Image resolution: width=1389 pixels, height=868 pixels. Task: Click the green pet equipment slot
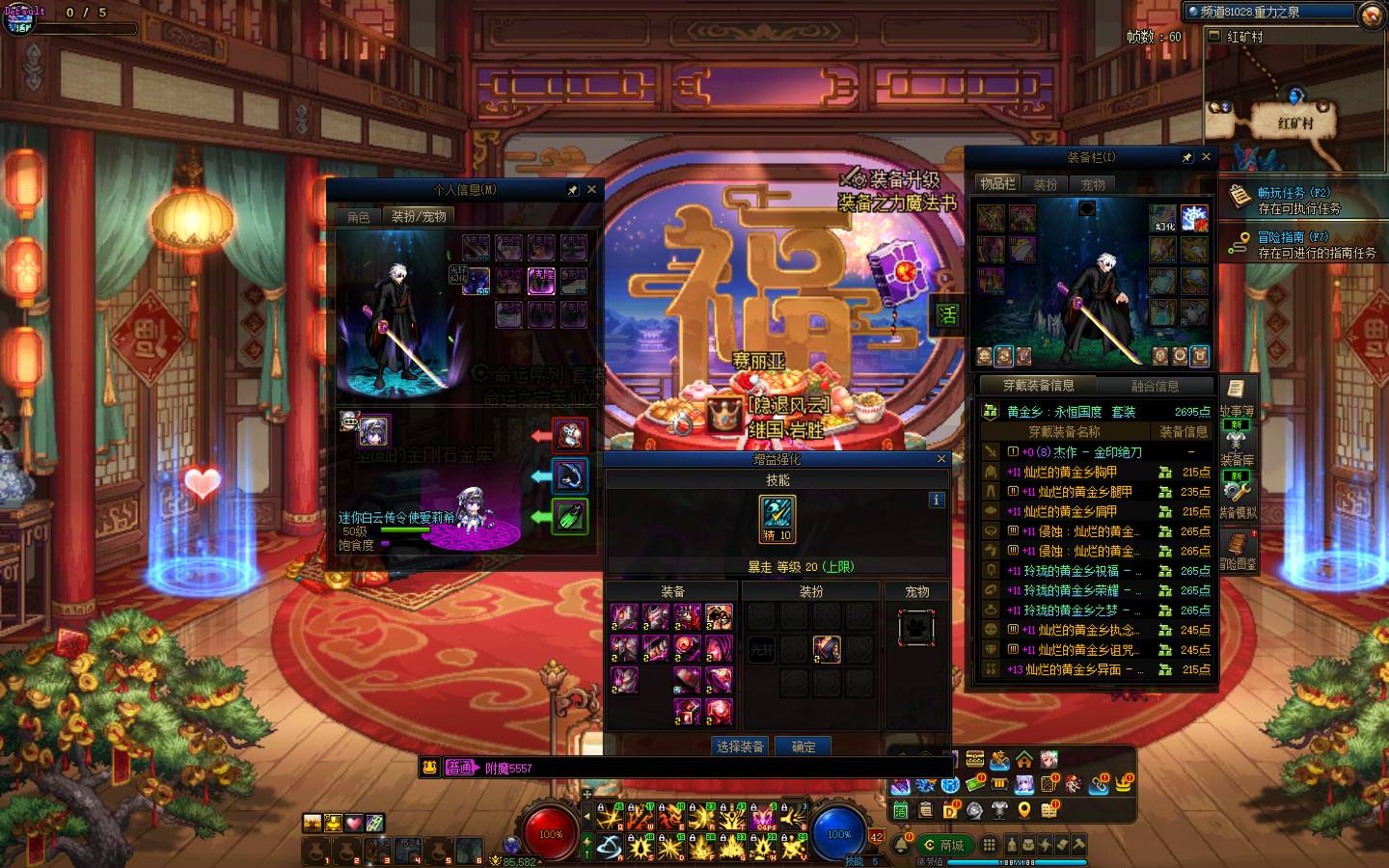tap(569, 516)
